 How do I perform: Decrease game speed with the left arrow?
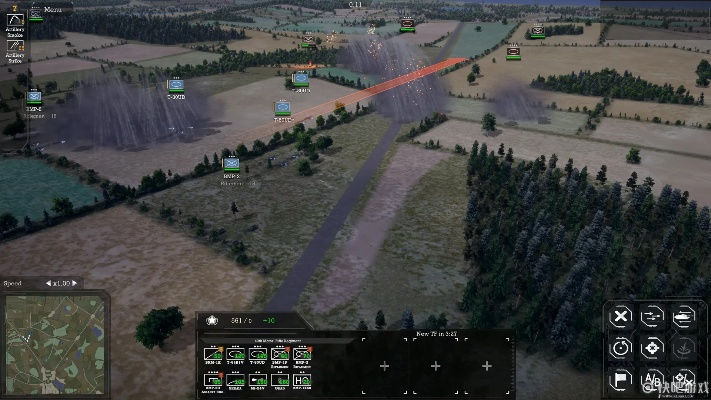click(x=49, y=283)
